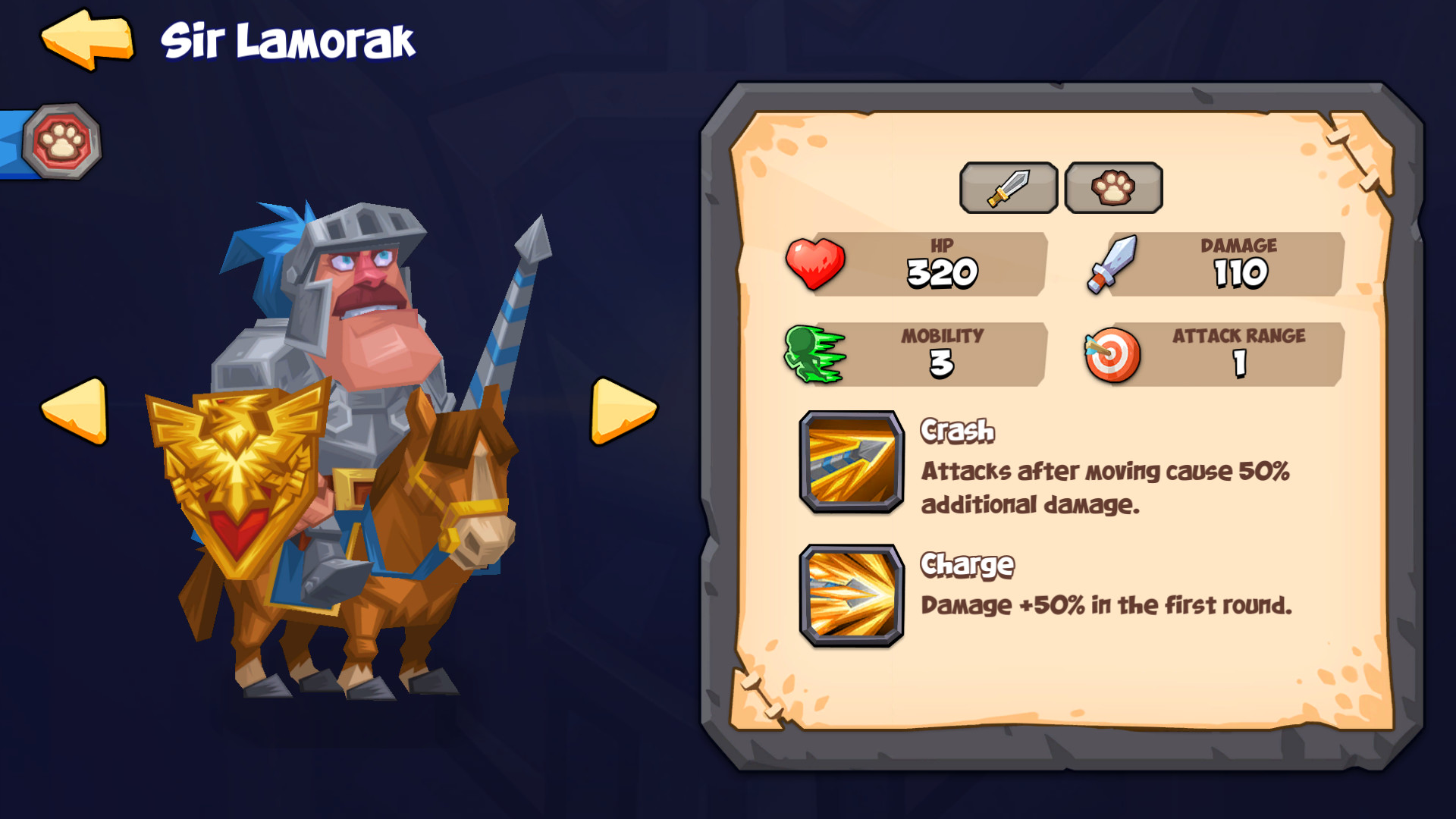
Task: Select the Sir Lamorak title text
Action: 288,42
